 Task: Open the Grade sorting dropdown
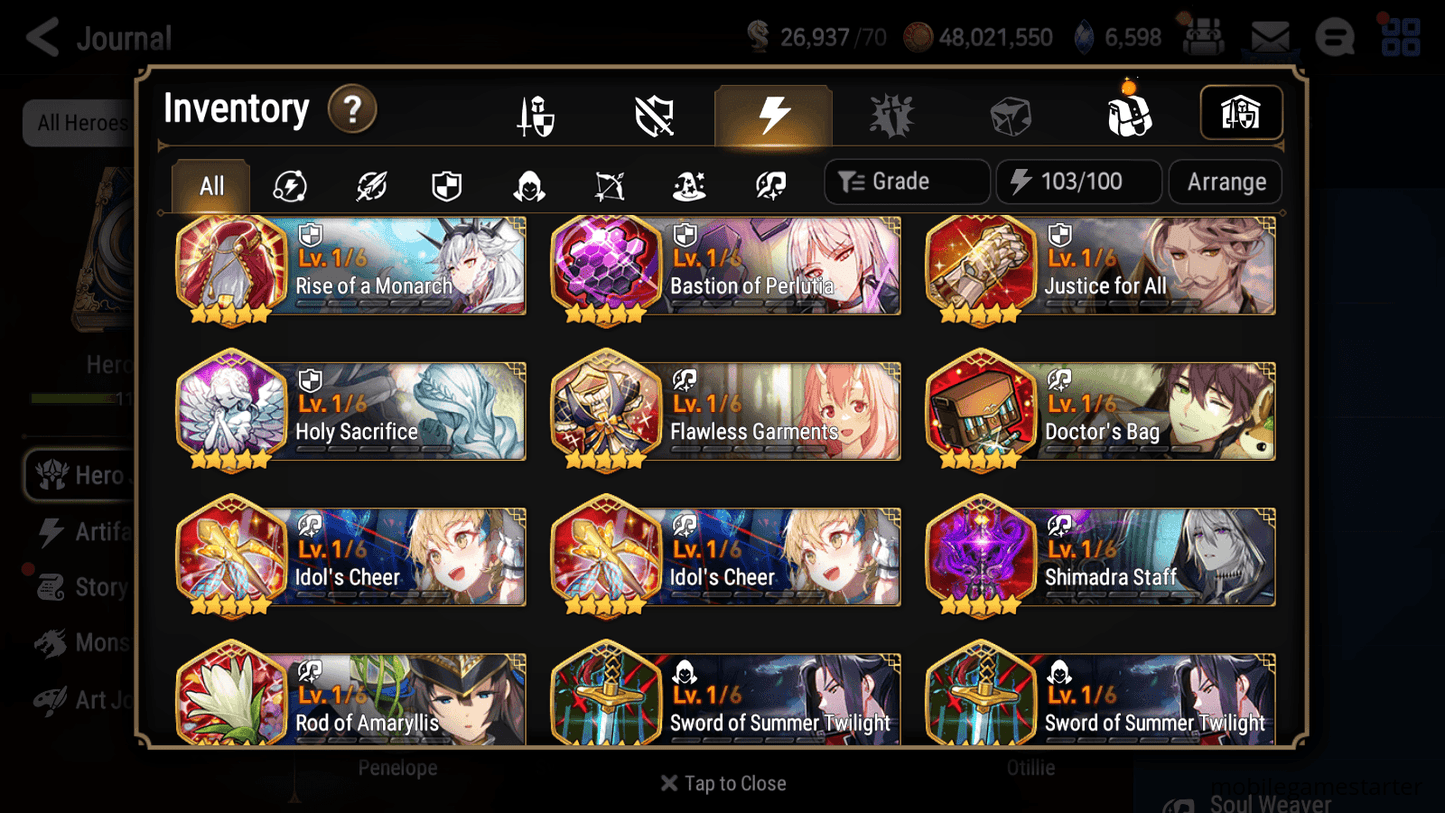(x=906, y=182)
